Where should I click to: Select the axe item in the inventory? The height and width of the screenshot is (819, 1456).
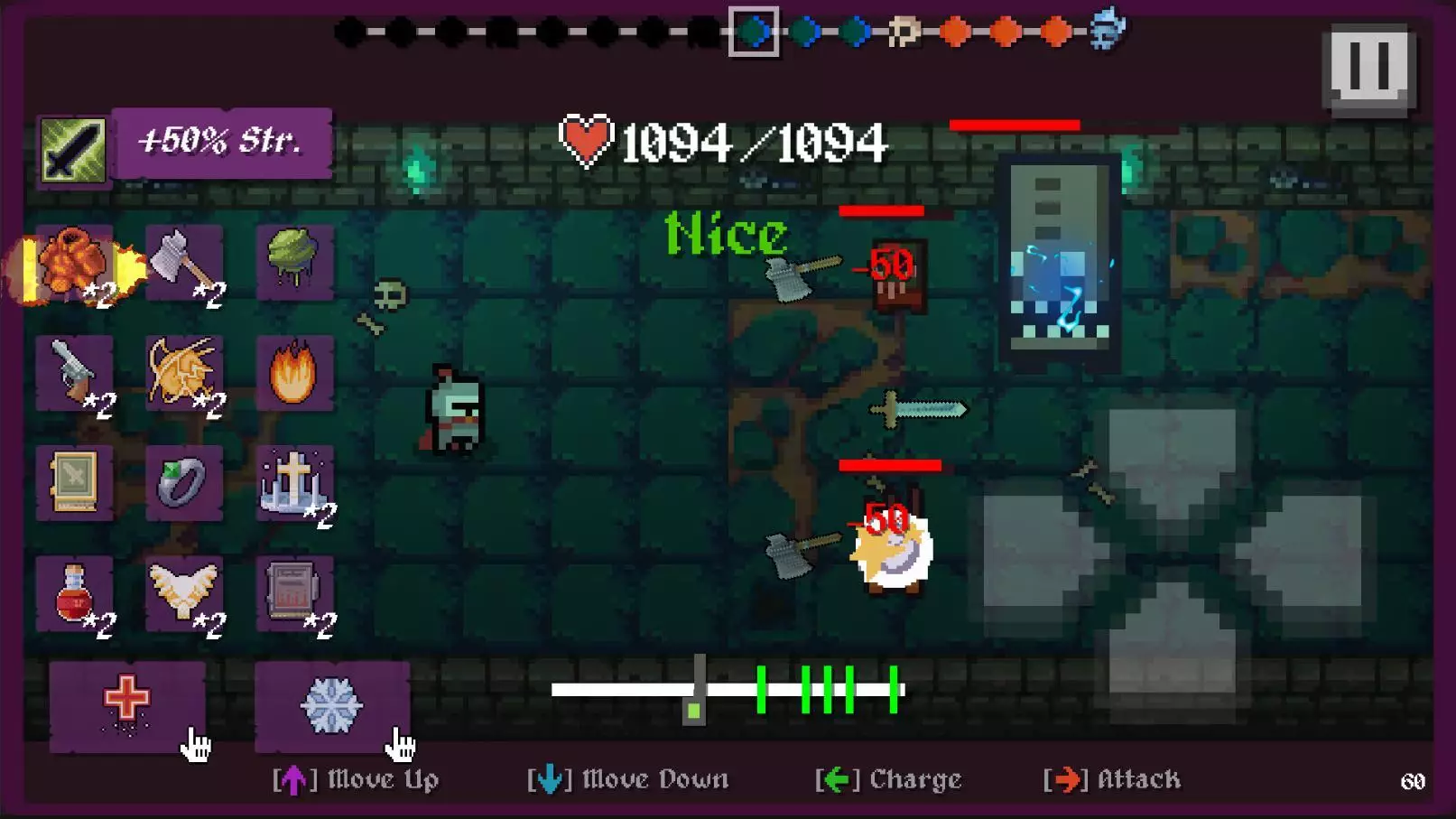(x=185, y=262)
